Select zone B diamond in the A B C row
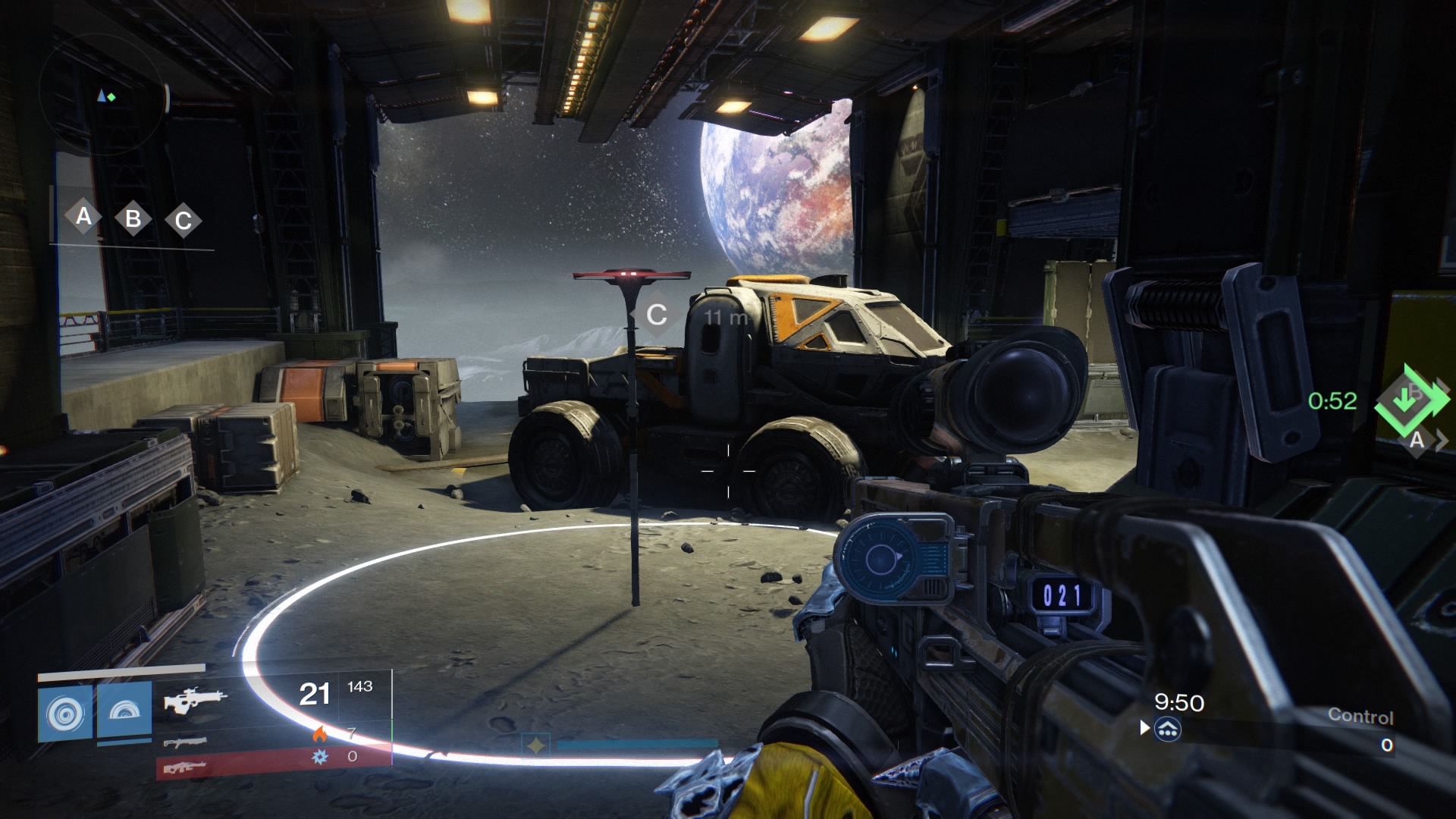This screenshot has width=1456, height=819. point(133,219)
